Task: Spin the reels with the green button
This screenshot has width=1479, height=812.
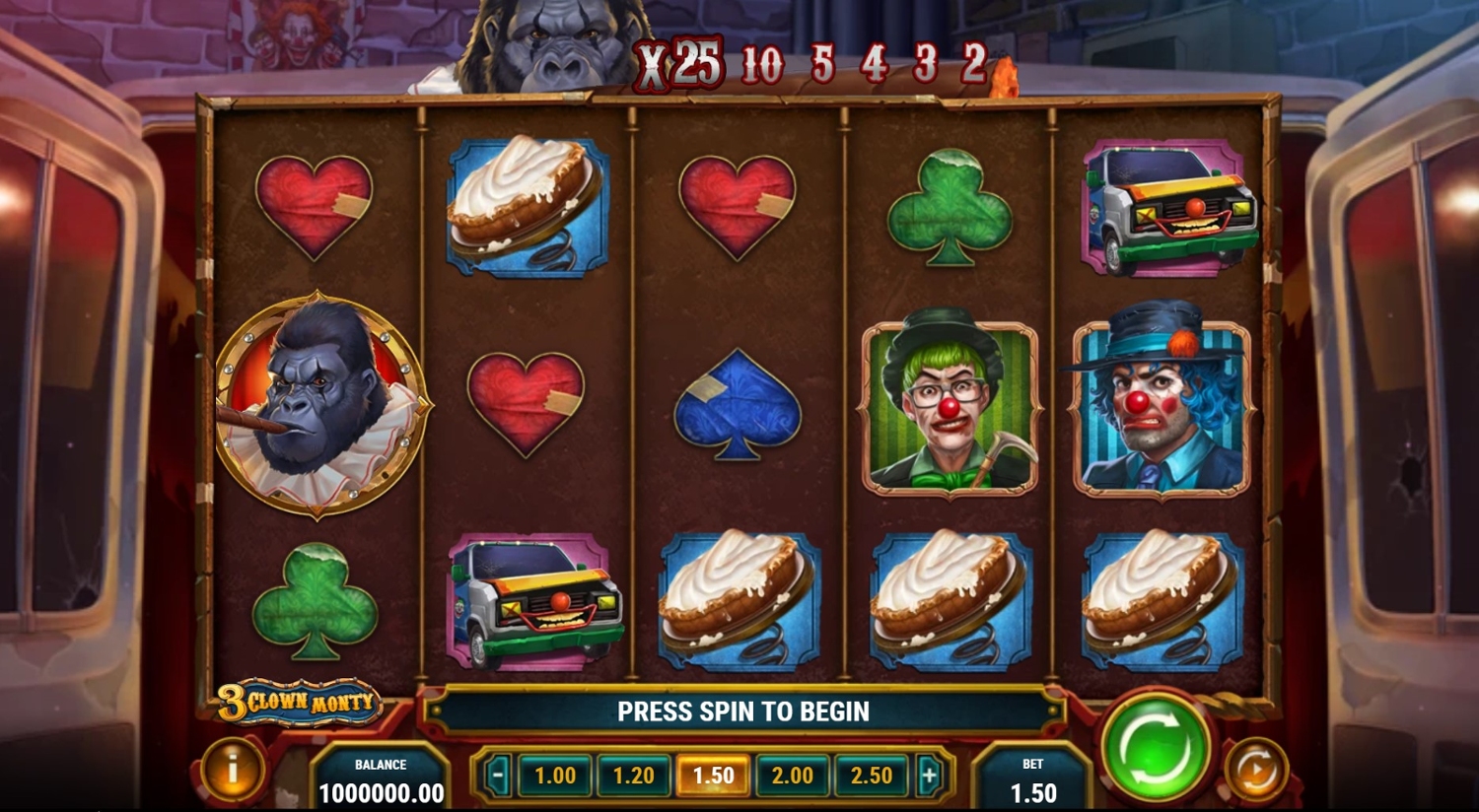Action: click(x=1156, y=747)
